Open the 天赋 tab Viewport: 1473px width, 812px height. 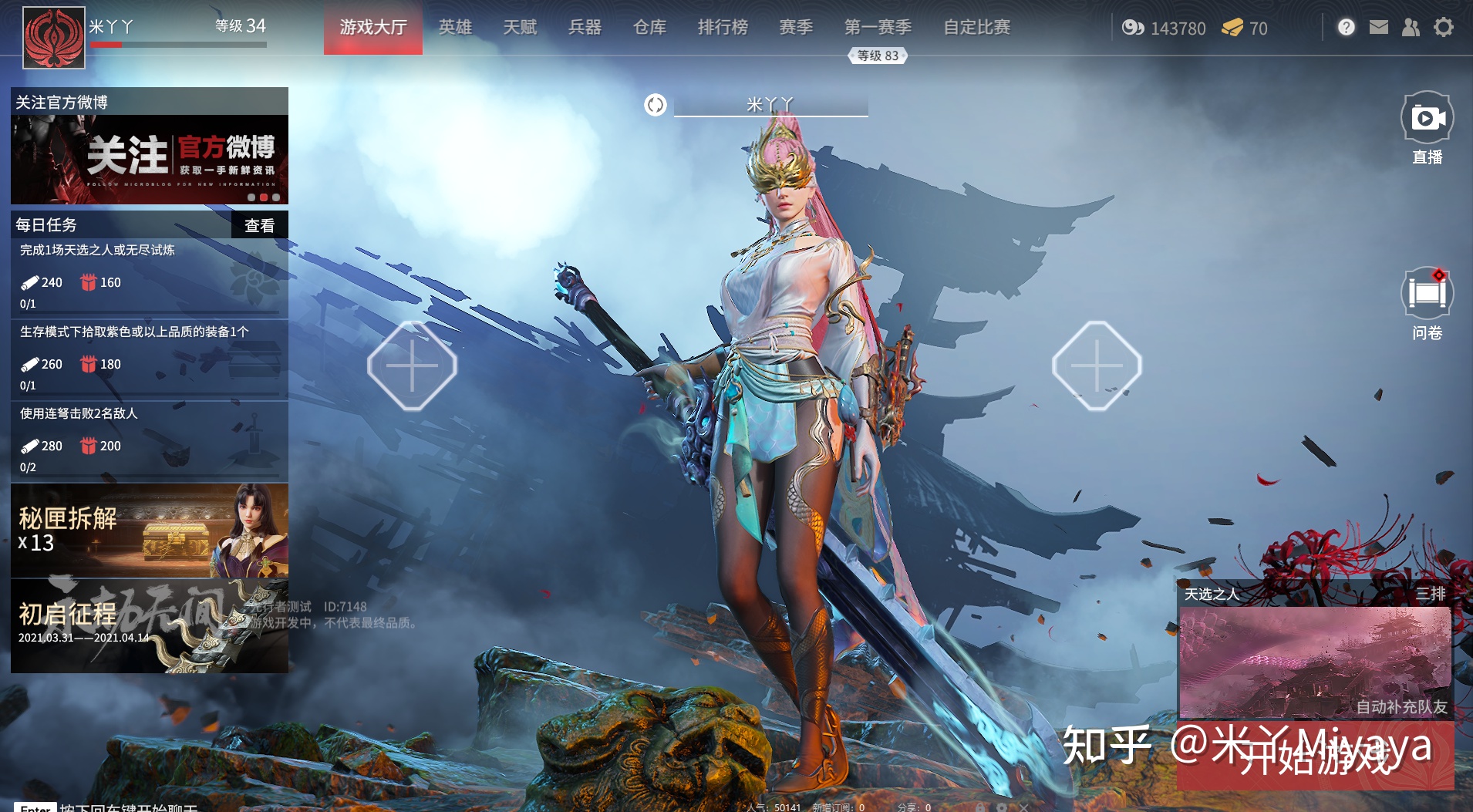(520, 28)
